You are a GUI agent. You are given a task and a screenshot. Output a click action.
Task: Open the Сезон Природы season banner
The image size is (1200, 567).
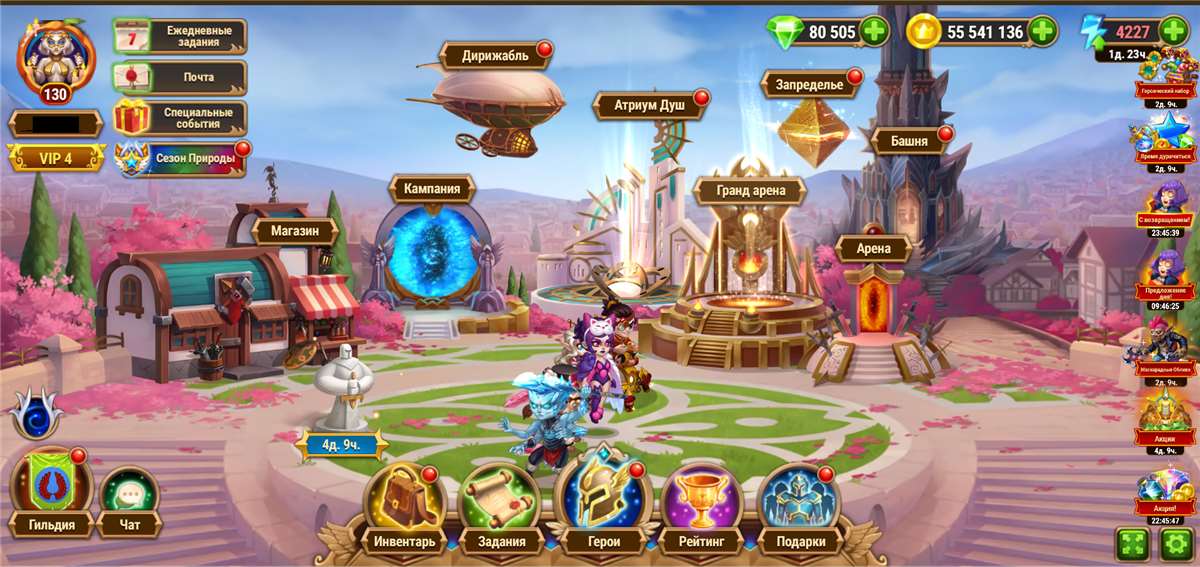pyautogui.click(x=180, y=158)
